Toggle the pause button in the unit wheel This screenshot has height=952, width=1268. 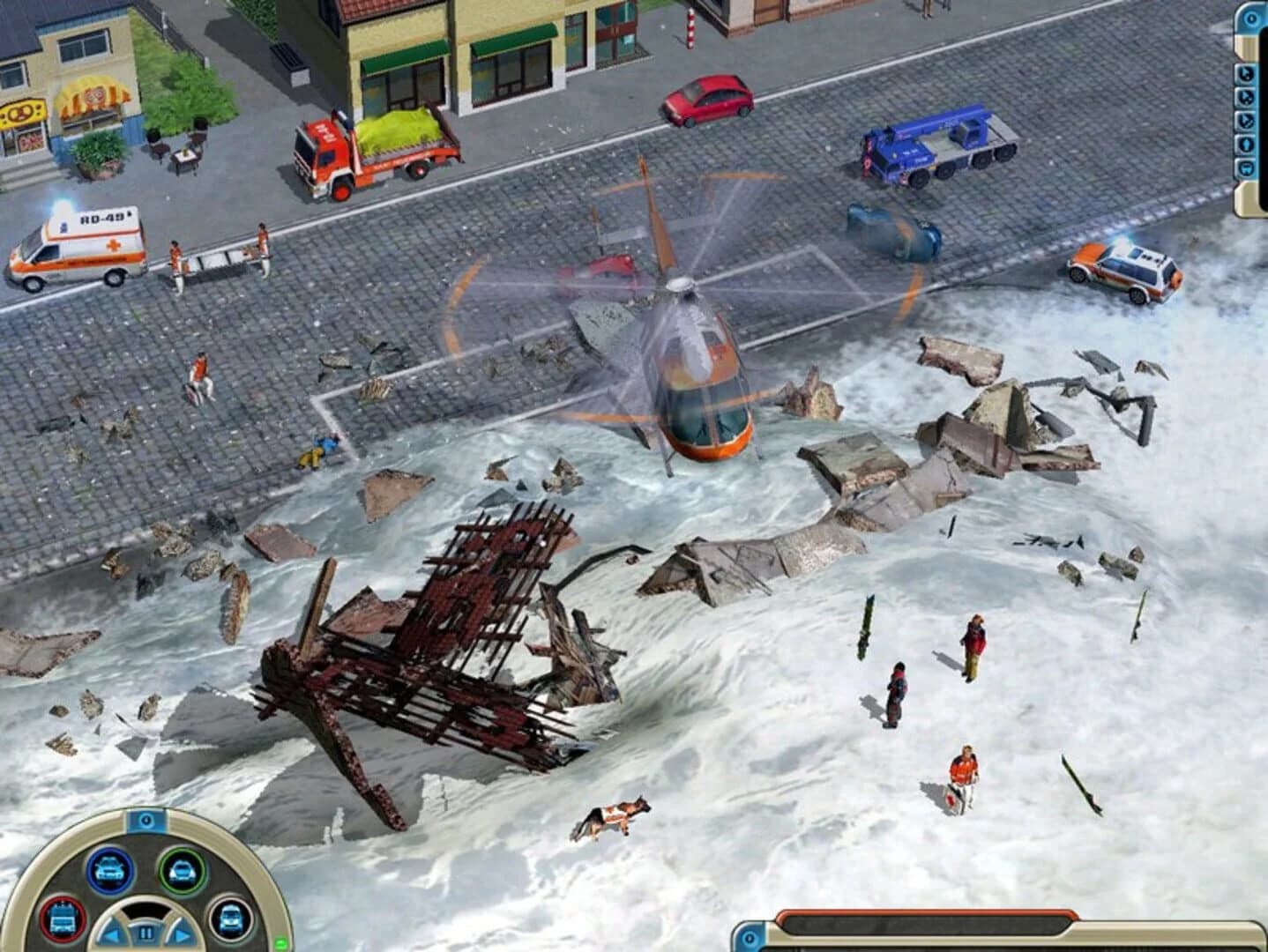point(146,933)
